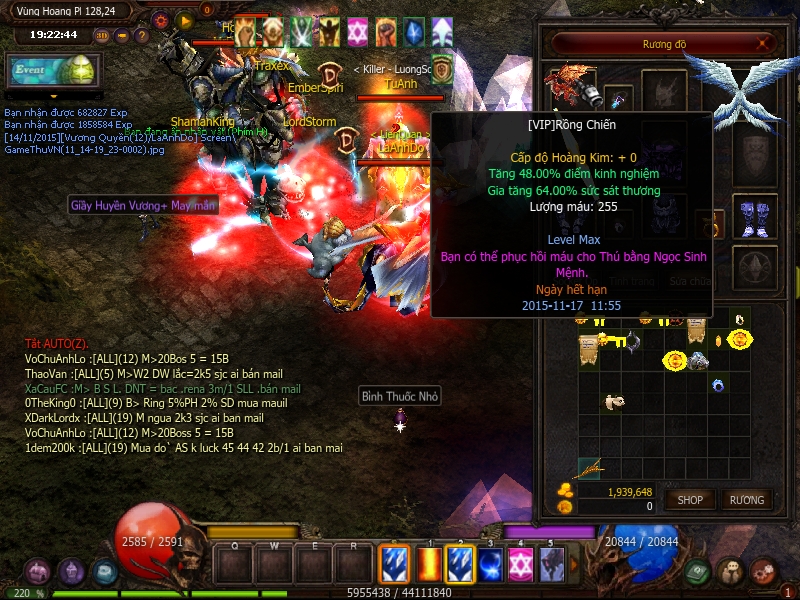Open the SHOP button in the inventory
This screenshot has width=800, height=600.
[x=690, y=499]
